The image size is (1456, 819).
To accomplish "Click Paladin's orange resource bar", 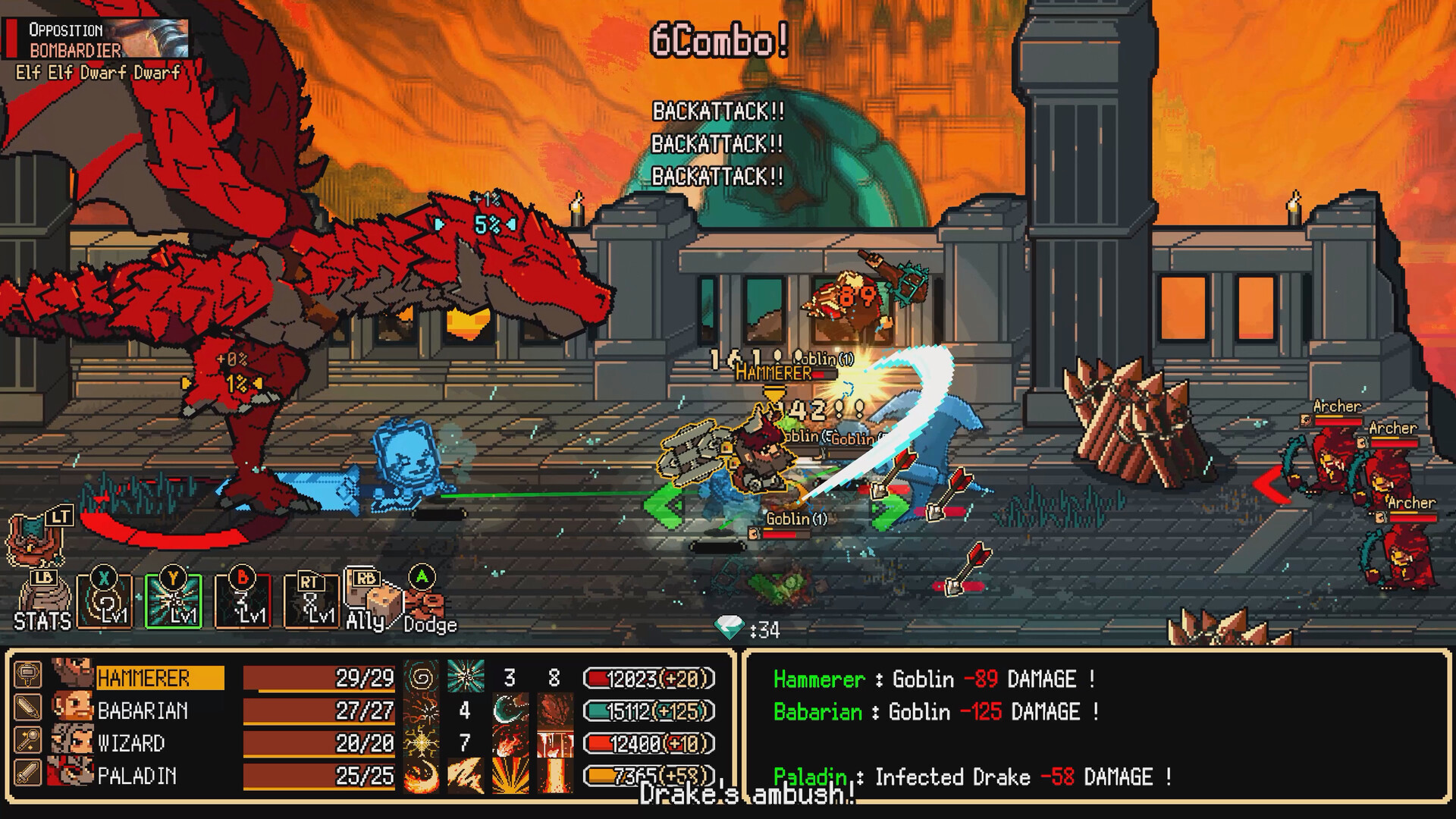I will [645, 775].
